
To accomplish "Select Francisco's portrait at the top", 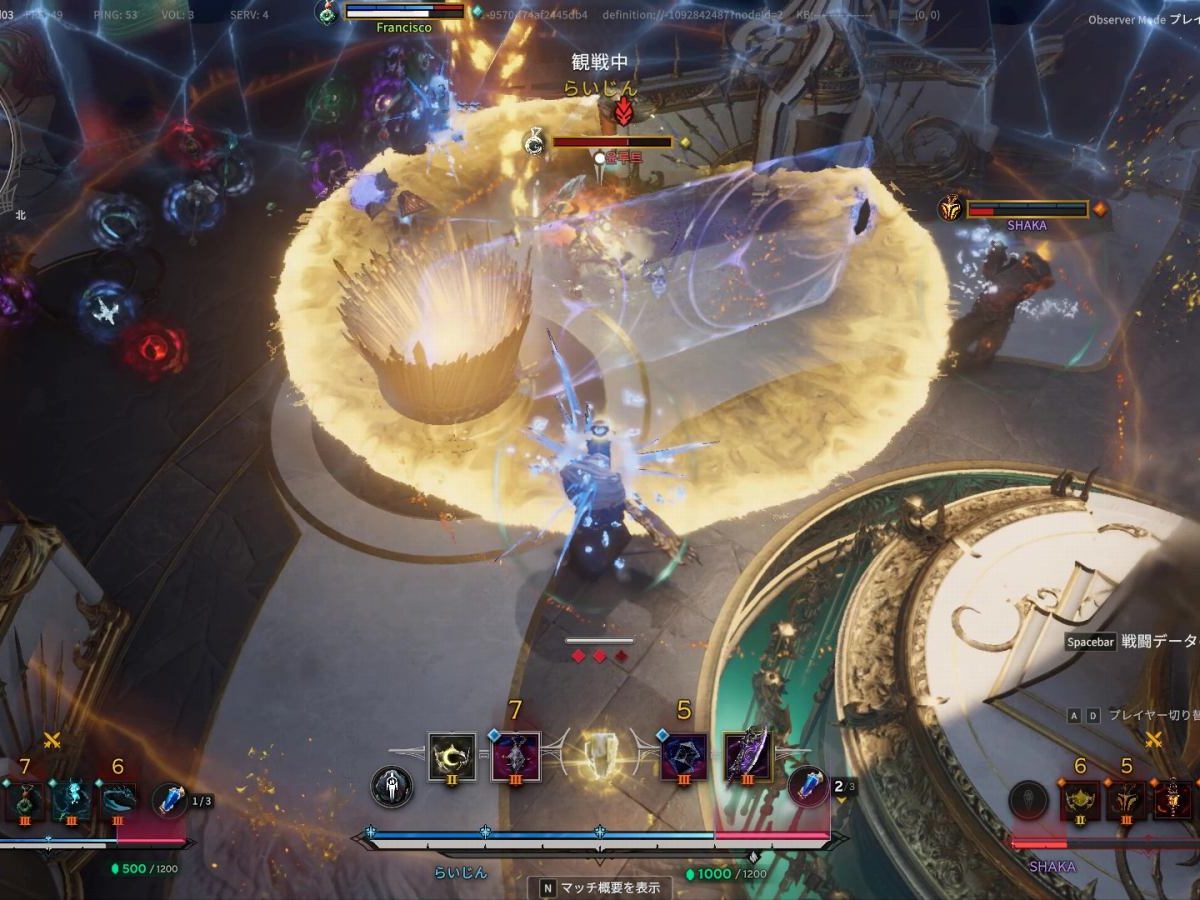I will pyautogui.click(x=327, y=12).
